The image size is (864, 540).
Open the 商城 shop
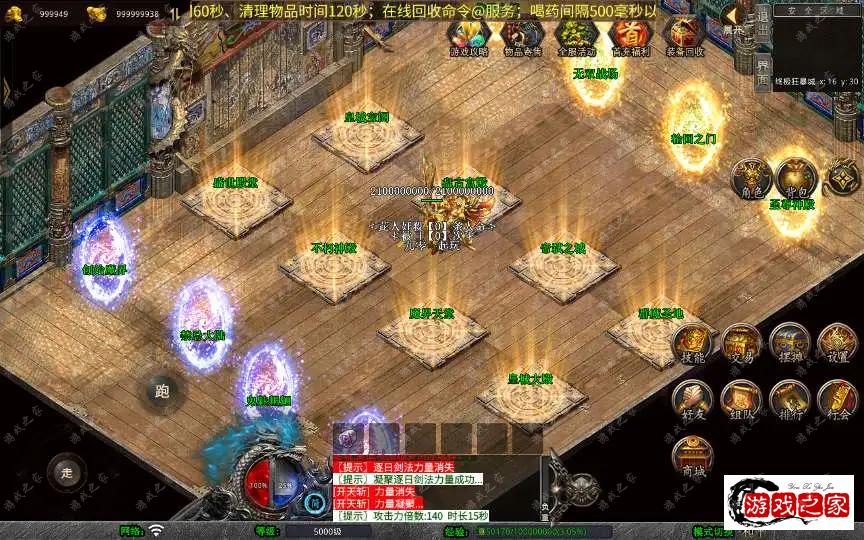click(693, 455)
